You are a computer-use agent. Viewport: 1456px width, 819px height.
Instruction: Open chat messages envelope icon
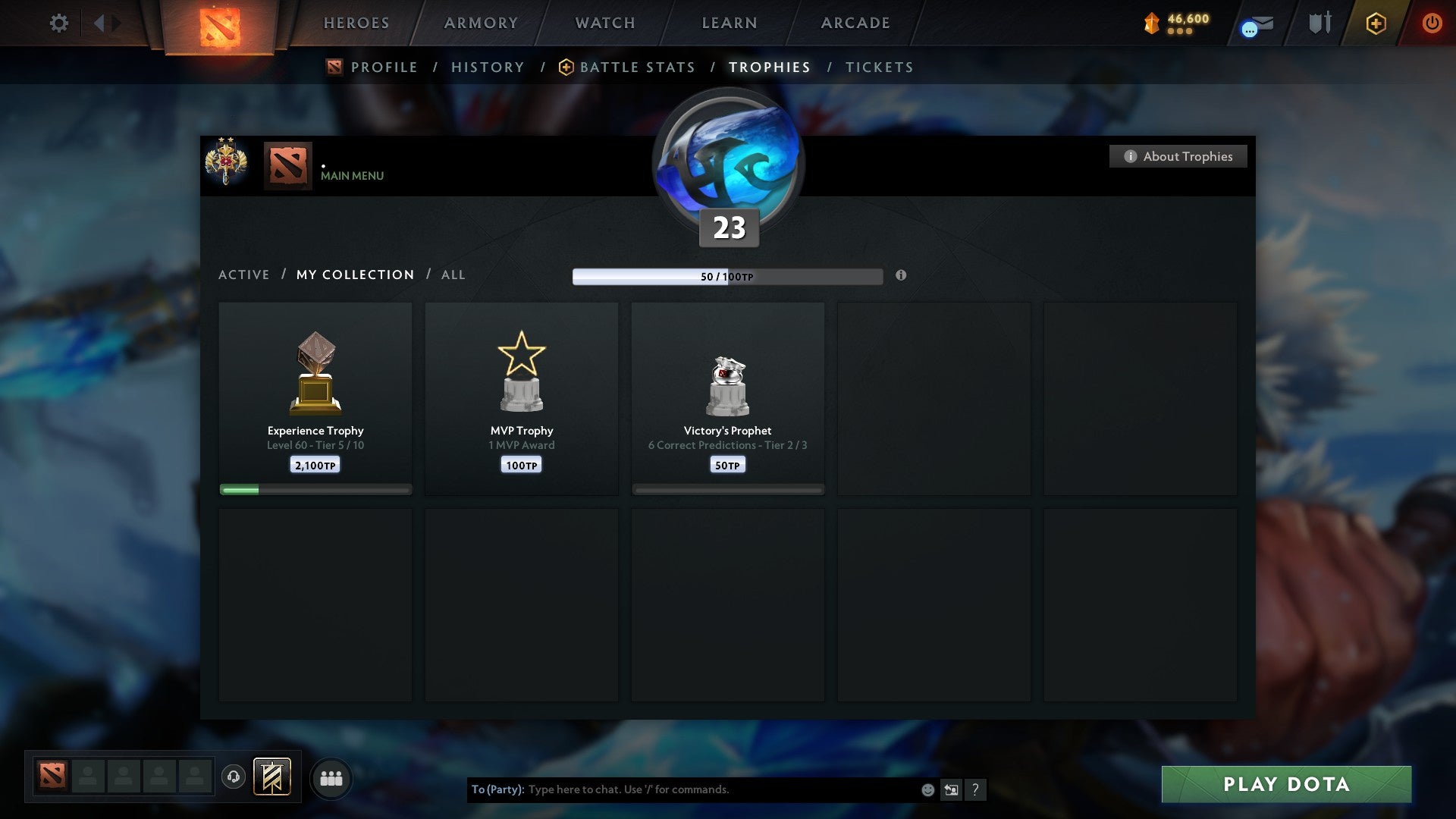1255,25
